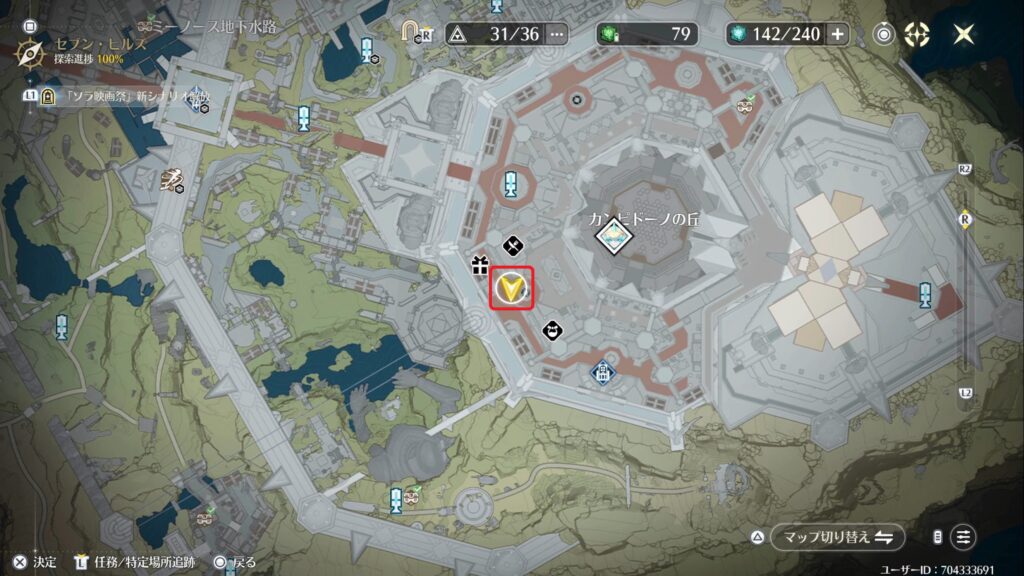Click the crosshair target icon in top bar

click(x=917, y=34)
